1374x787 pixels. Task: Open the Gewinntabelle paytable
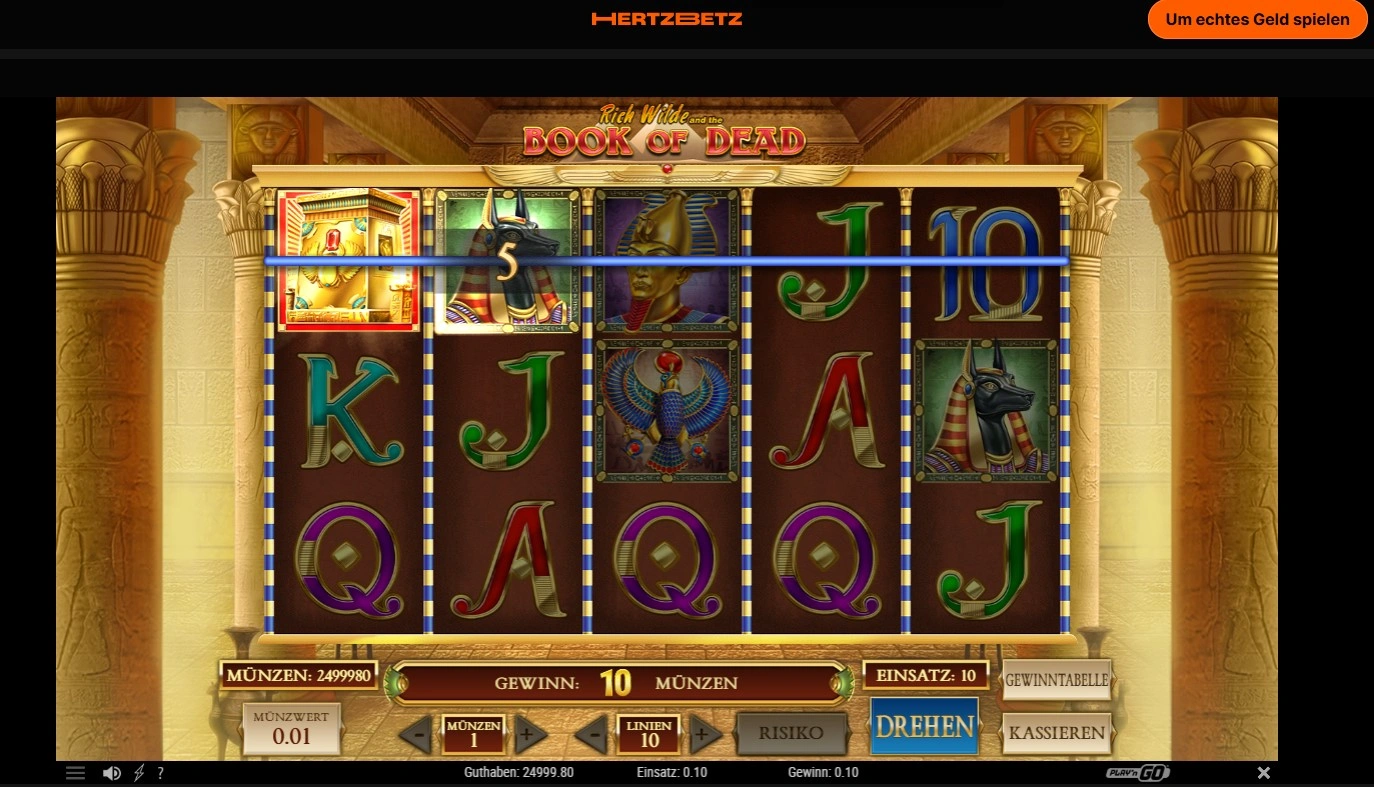[1057, 680]
